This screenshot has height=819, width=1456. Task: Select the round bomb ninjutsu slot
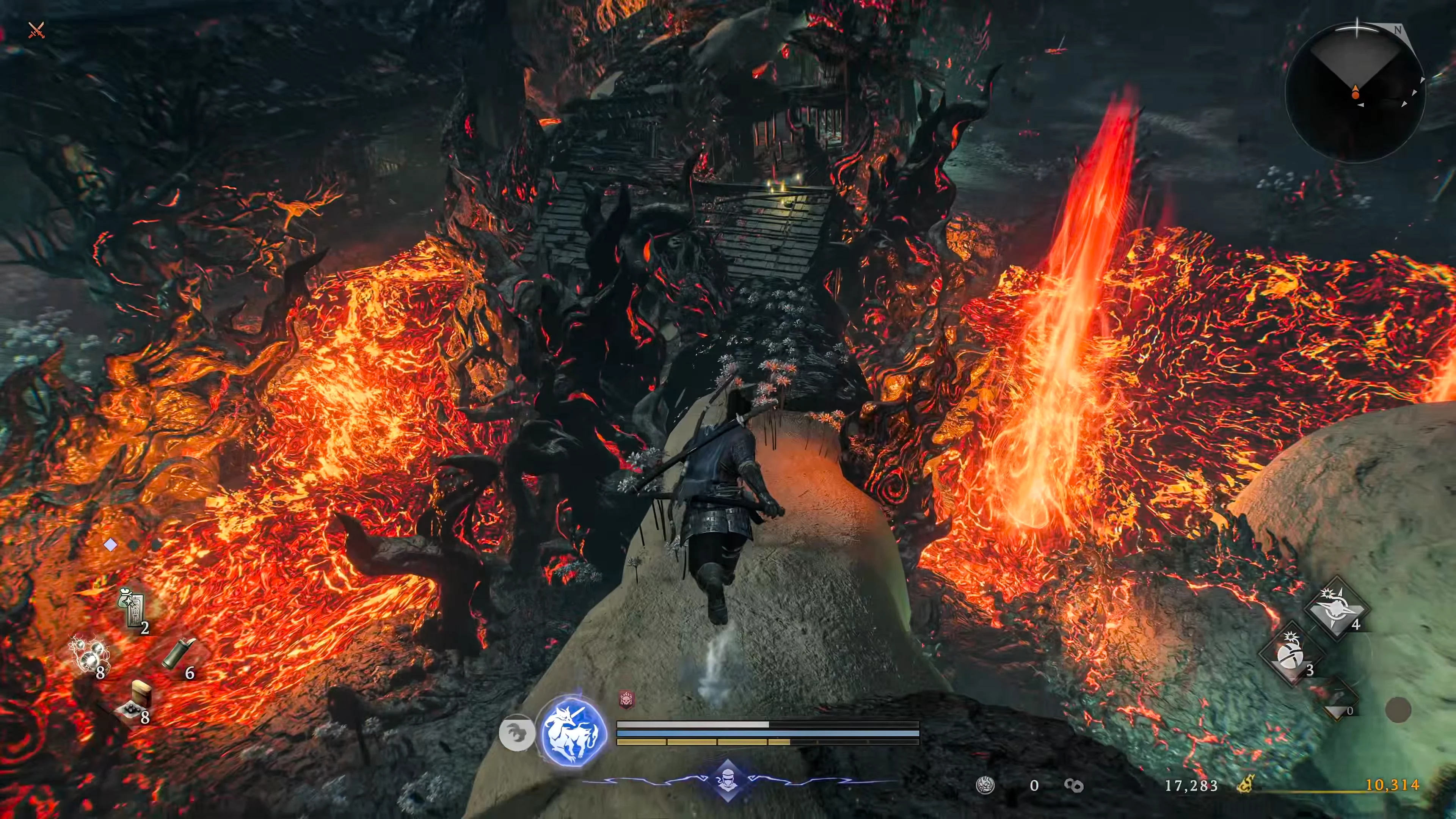point(1291,656)
